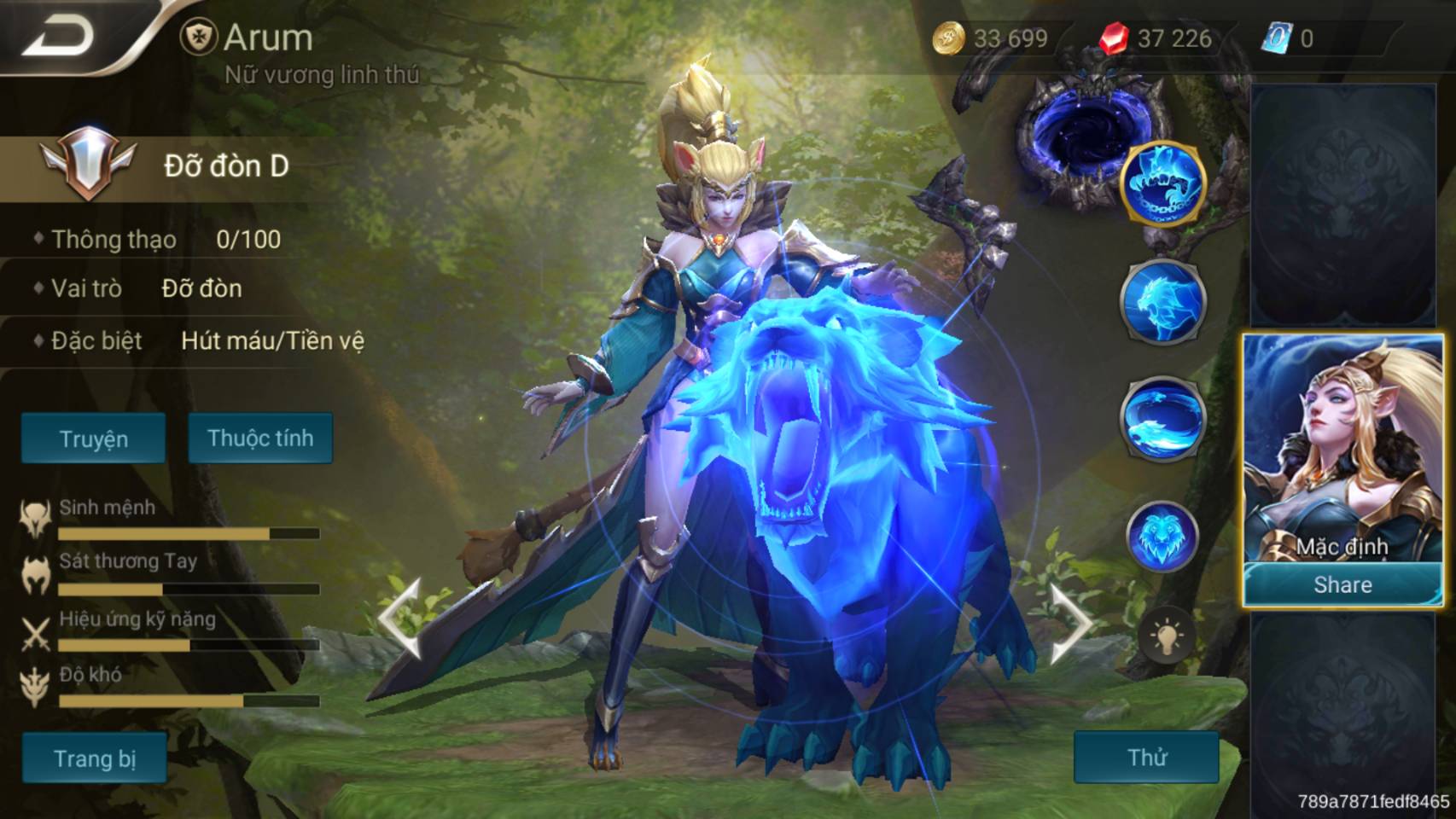Try the hero with the Thử button
The image size is (1456, 819).
point(1146,757)
